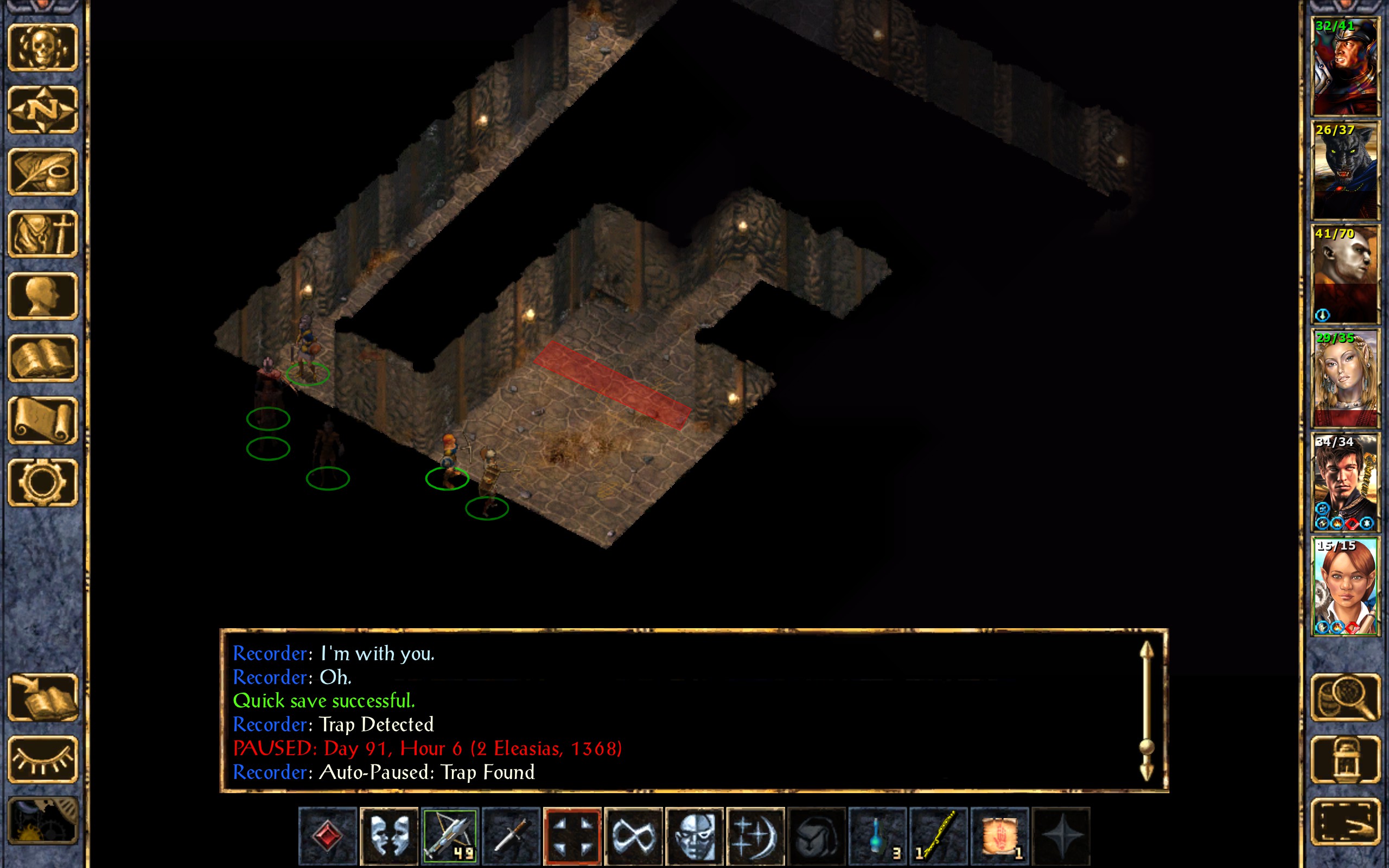Open the inventory armor-and-sword button

click(42, 234)
